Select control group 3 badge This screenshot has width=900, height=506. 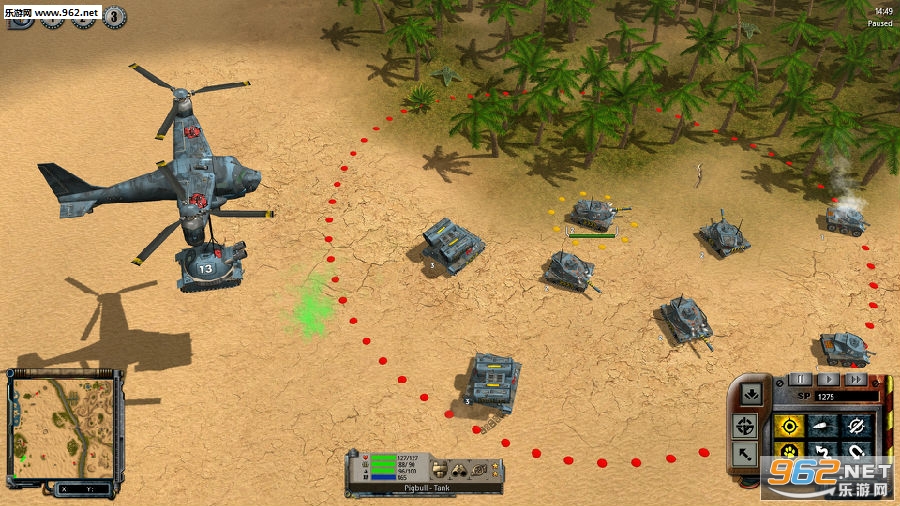[114, 15]
